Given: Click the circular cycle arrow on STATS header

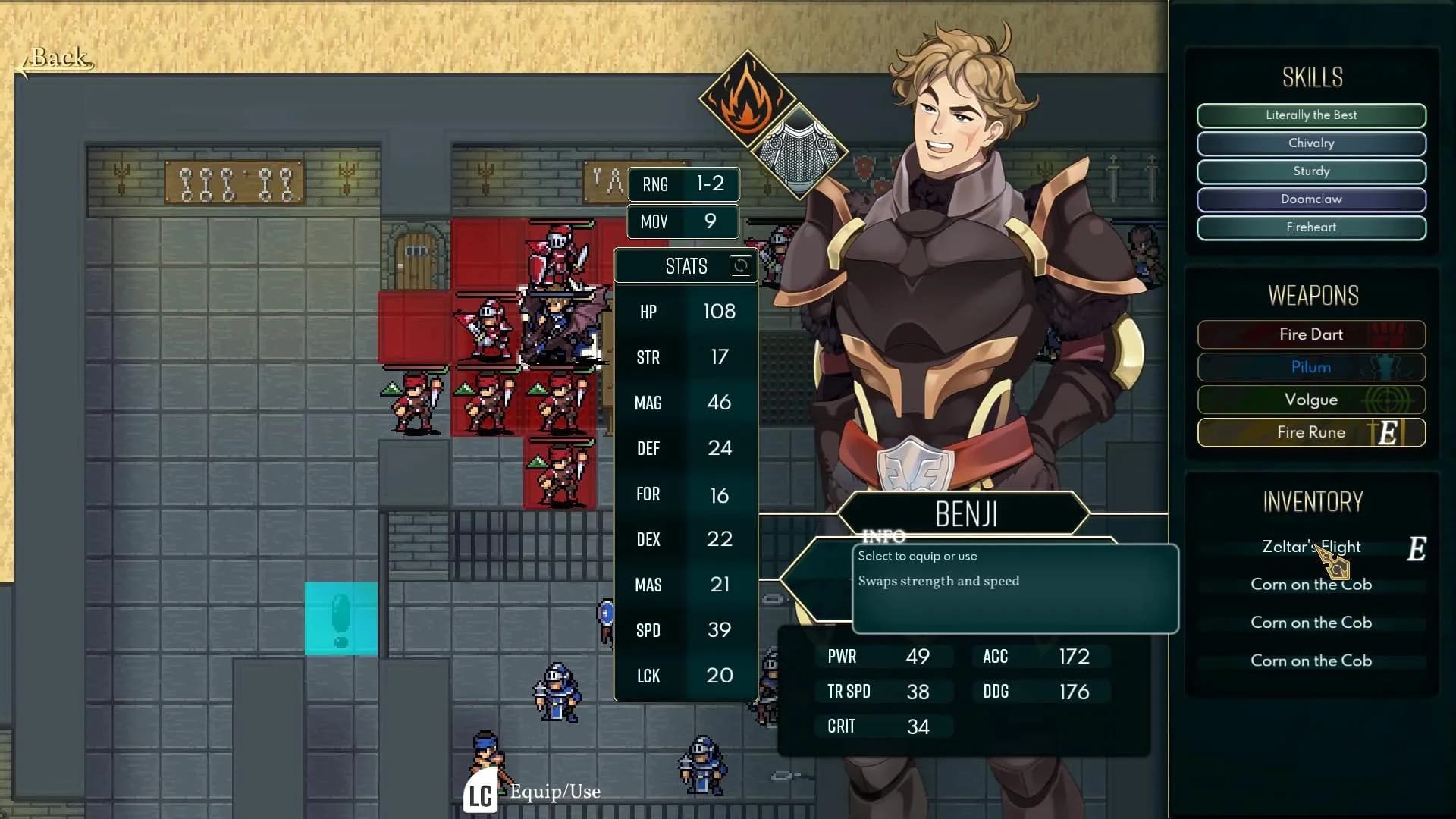Looking at the screenshot, I should coord(739,266).
